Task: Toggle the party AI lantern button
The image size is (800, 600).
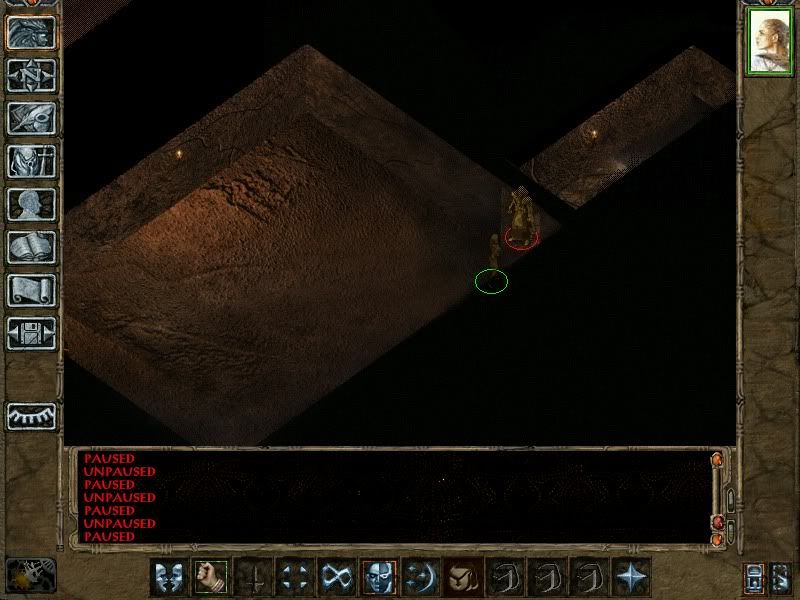Action: 754,577
